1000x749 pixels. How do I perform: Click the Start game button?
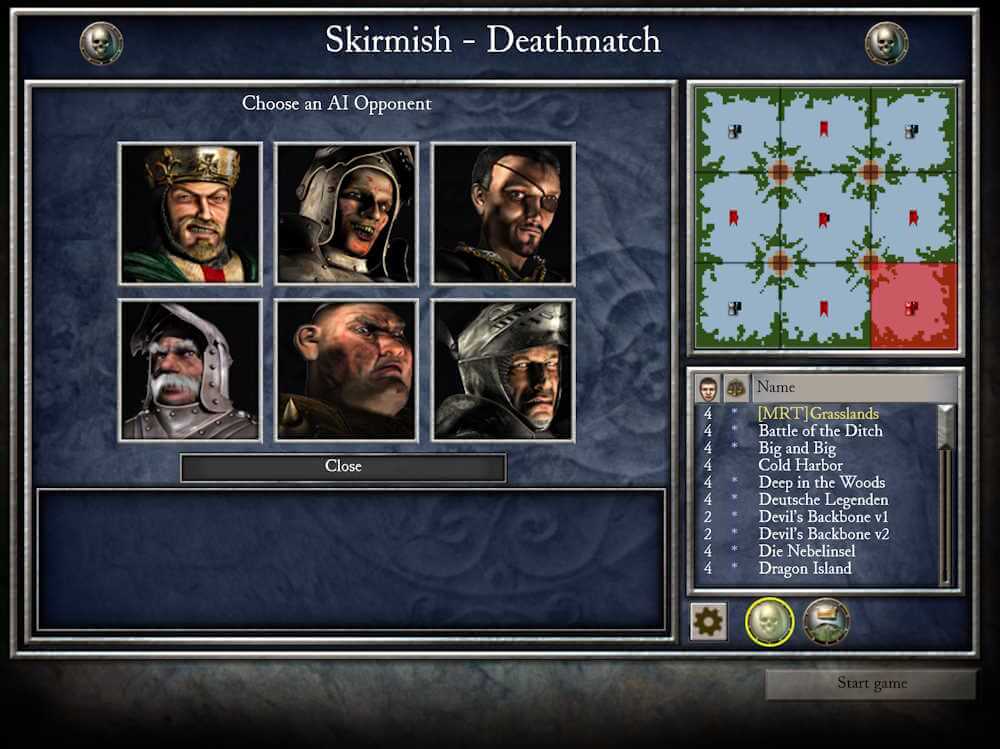pos(871,684)
